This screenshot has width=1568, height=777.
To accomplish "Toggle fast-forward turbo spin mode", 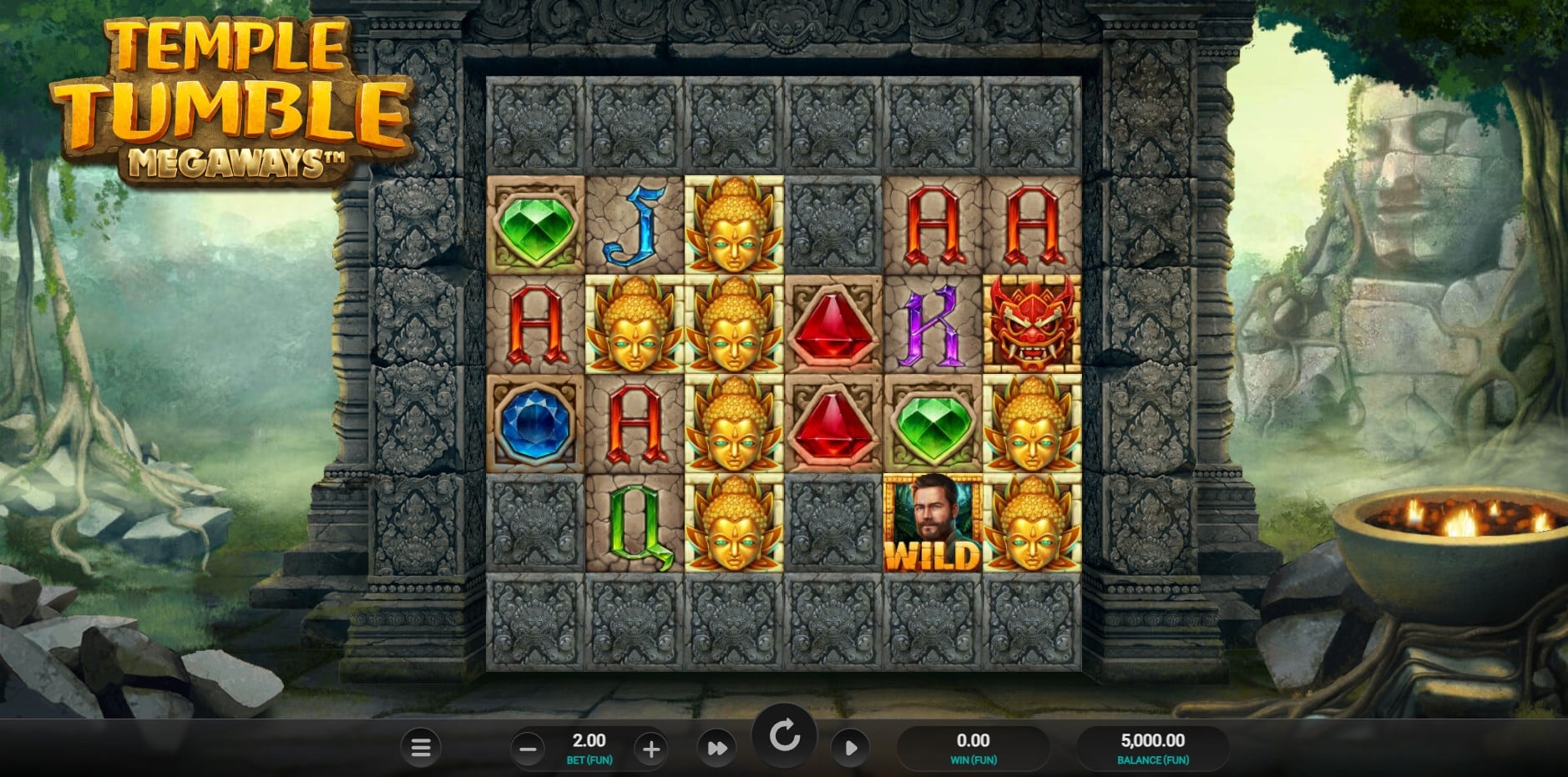I will click(716, 749).
